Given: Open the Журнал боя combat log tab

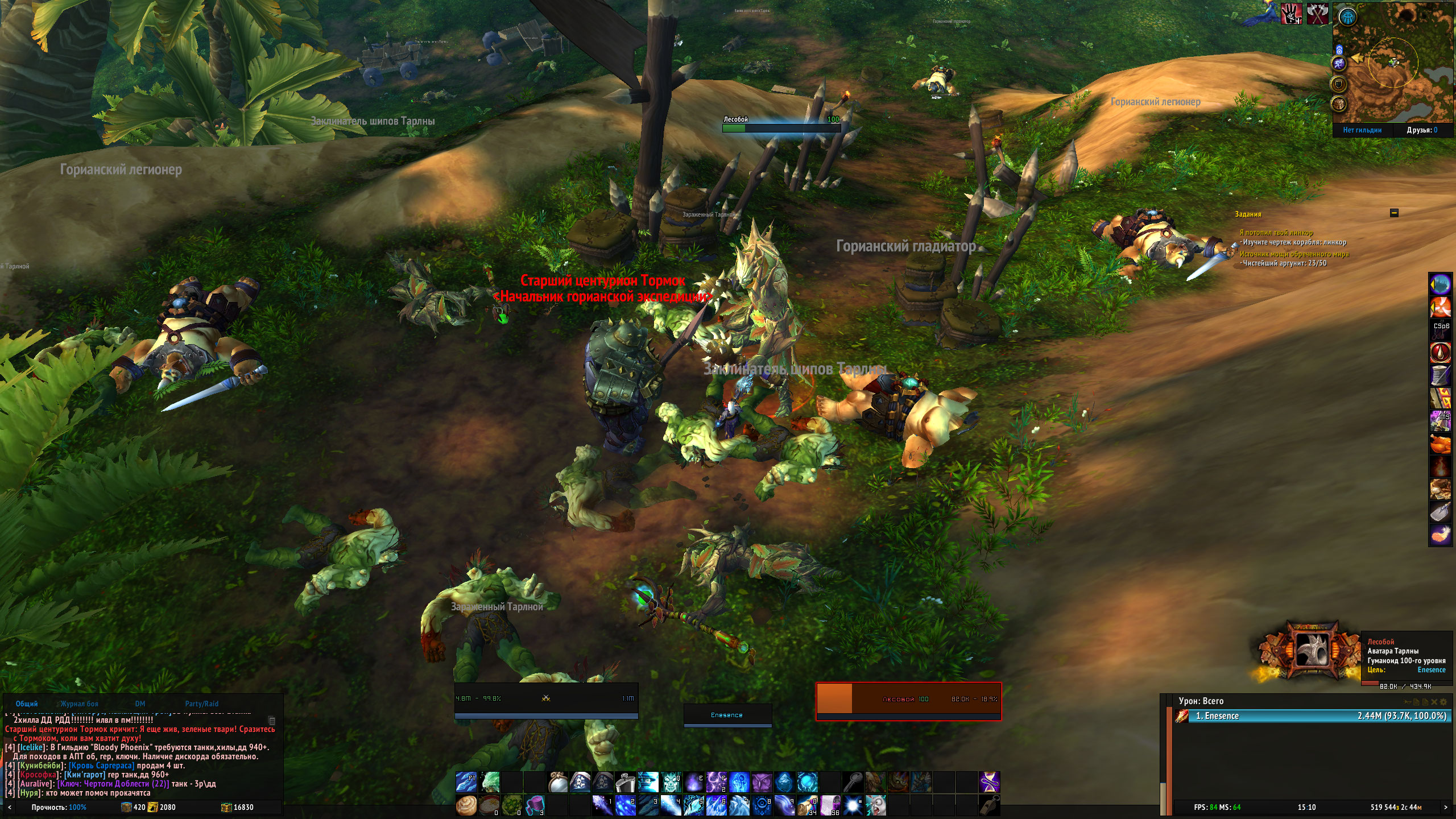Looking at the screenshot, I should click(80, 704).
